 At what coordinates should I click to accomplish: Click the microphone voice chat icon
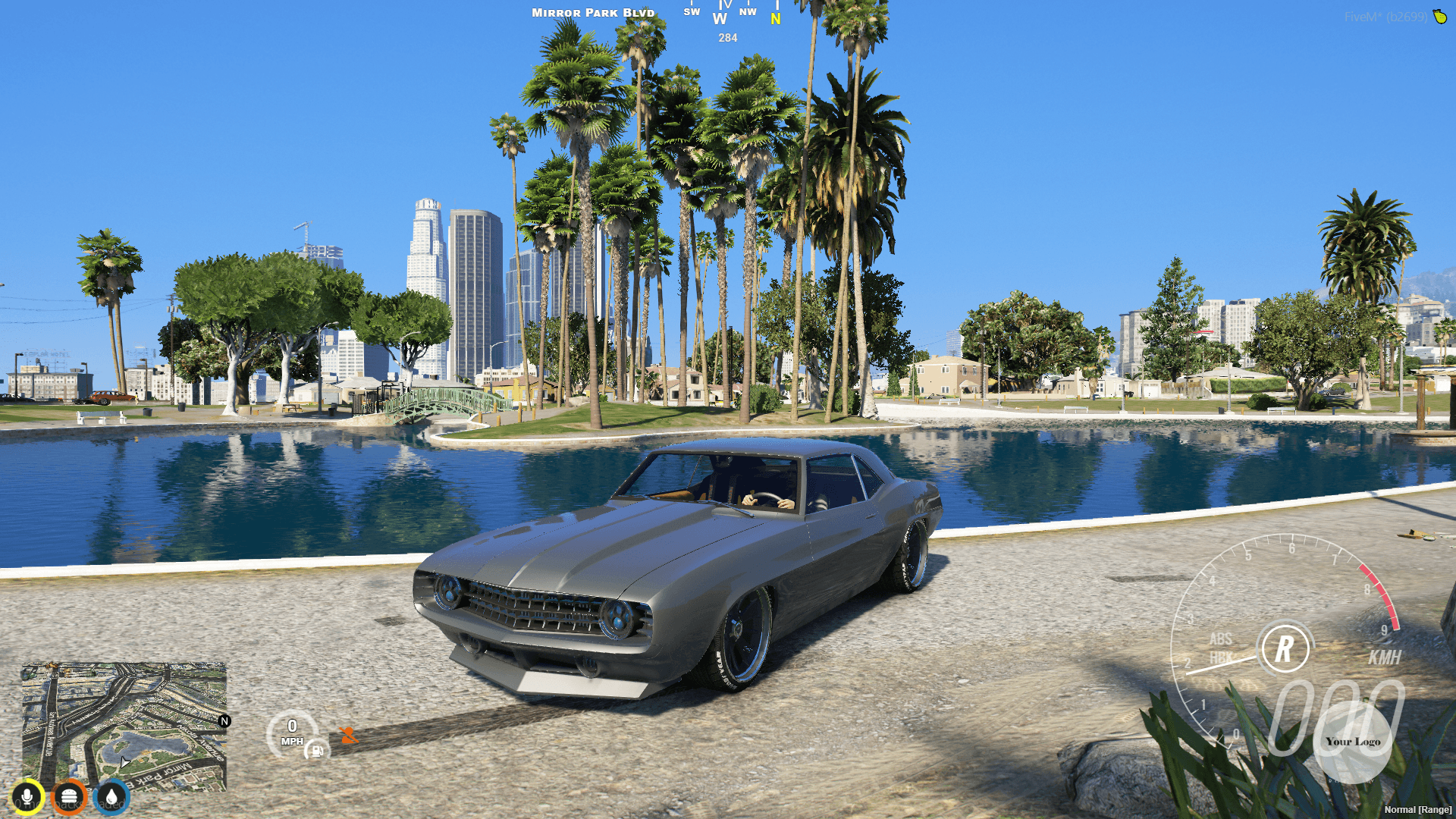point(28,795)
